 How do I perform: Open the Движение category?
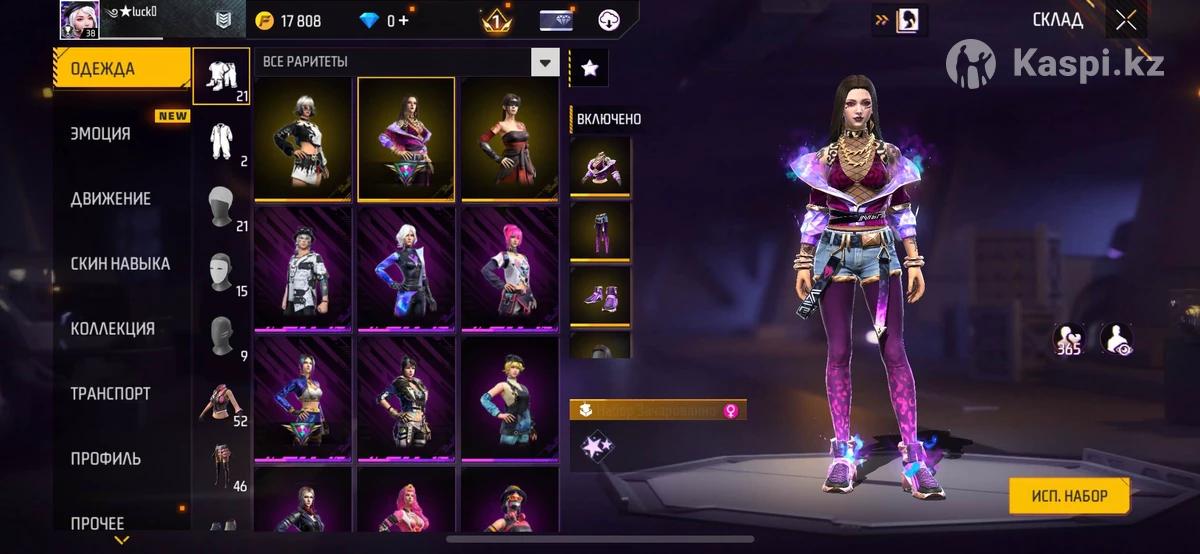click(111, 199)
